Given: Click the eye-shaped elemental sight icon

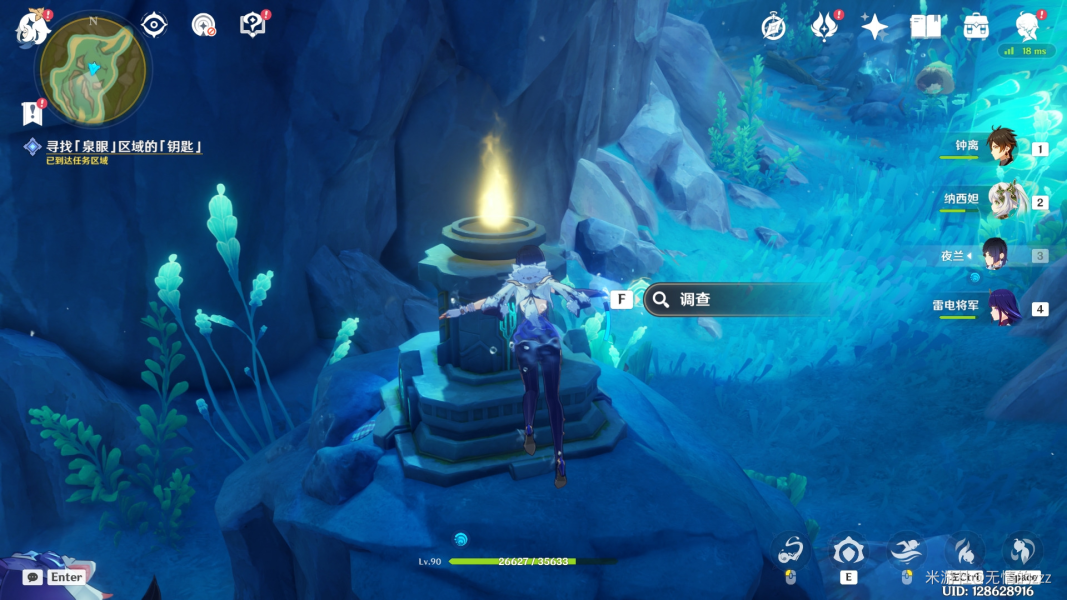Looking at the screenshot, I should coord(154,25).
